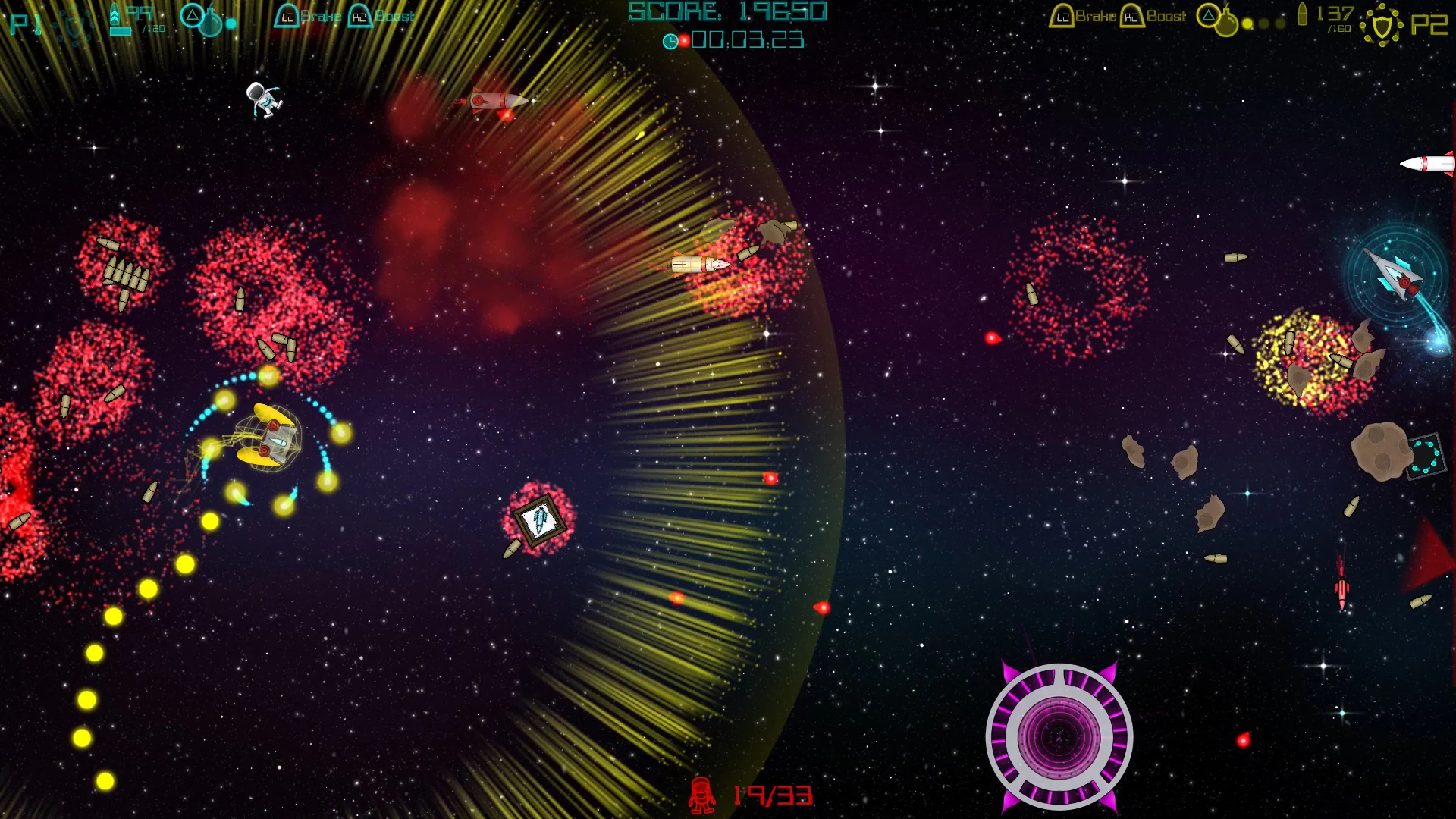
Task: Click the P1 ammo bullet icon
Action: tap(115, 15)
